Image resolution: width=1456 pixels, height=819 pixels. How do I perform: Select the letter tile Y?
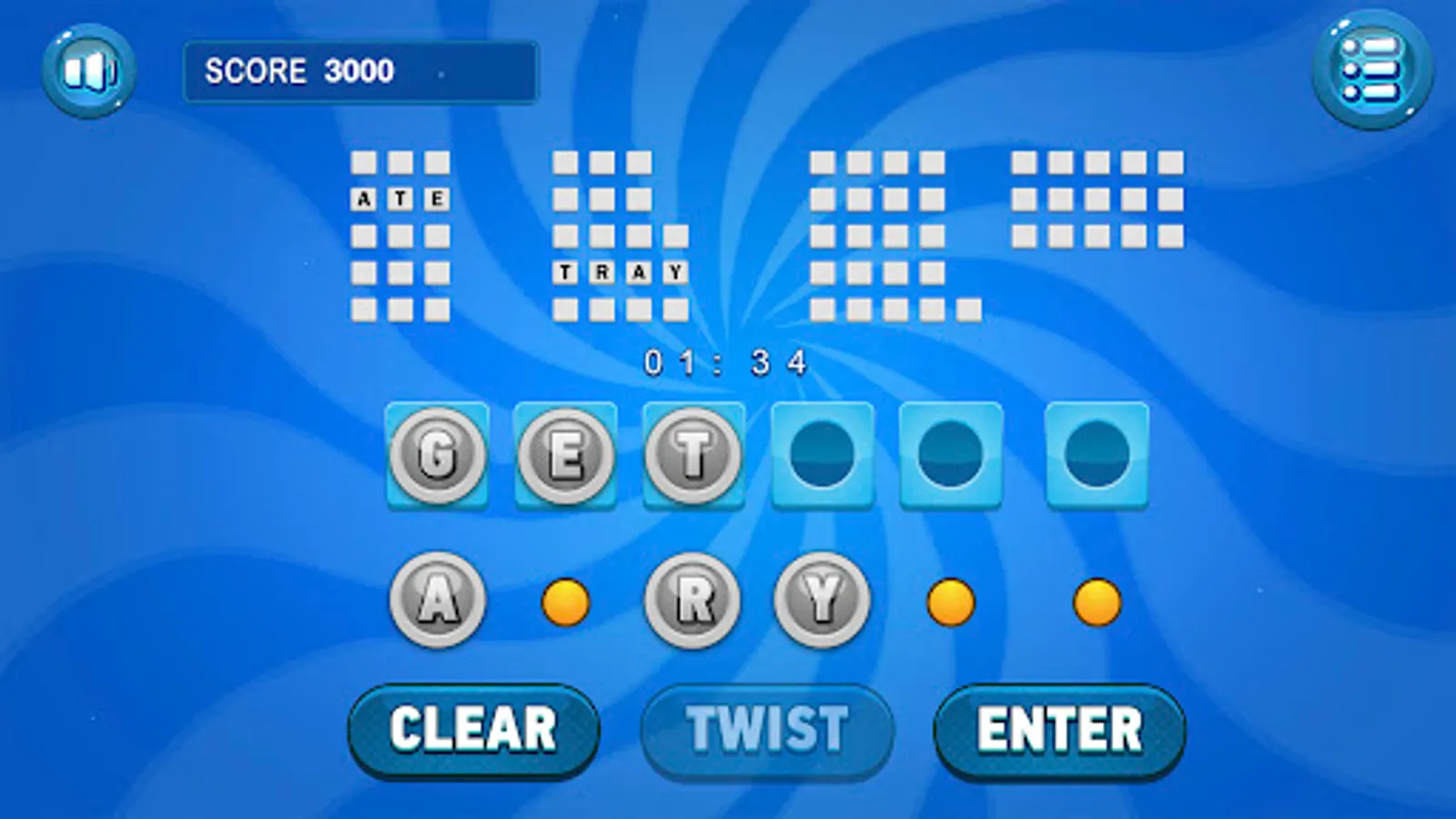coord(820,601)
